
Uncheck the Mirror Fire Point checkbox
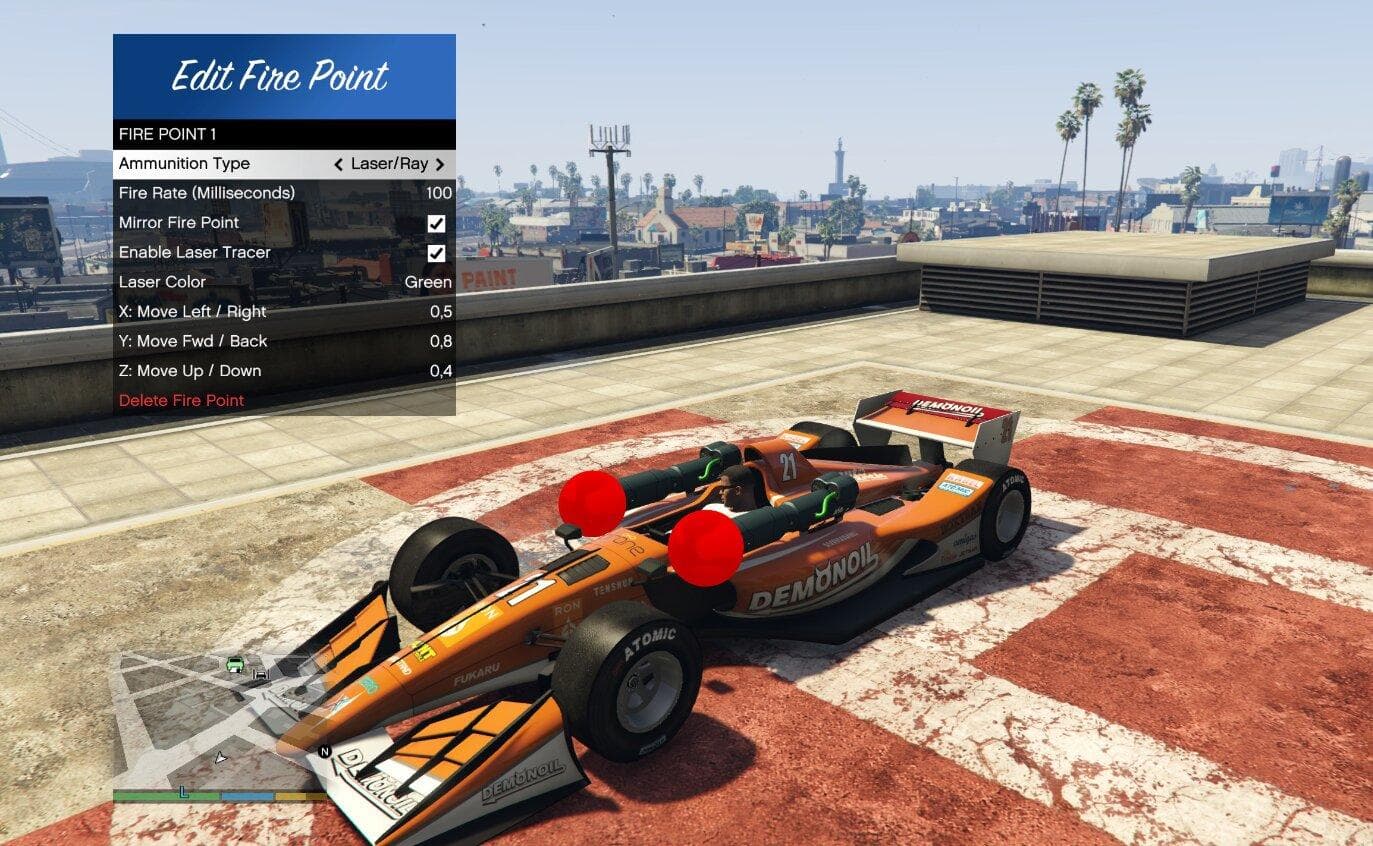click(x=437, y=222)
